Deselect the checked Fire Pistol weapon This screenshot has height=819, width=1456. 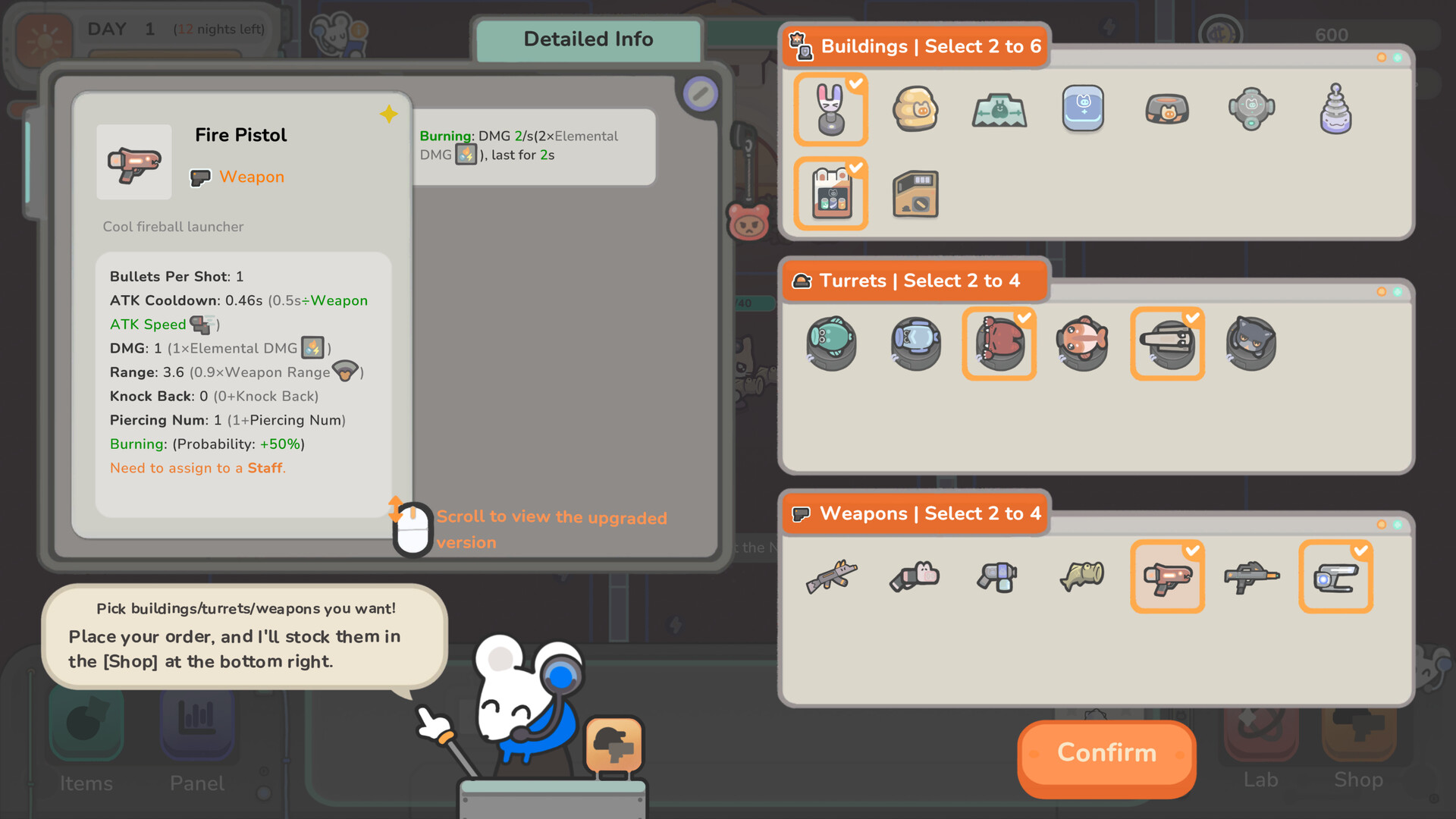1167,576
